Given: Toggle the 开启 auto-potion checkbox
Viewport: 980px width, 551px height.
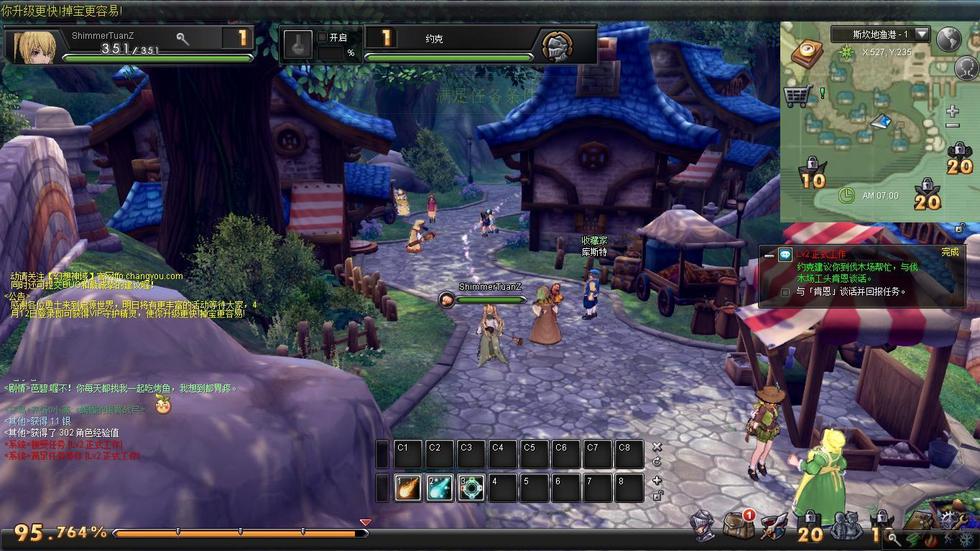Looking at the screenshot, I should [x=322, y=37].
